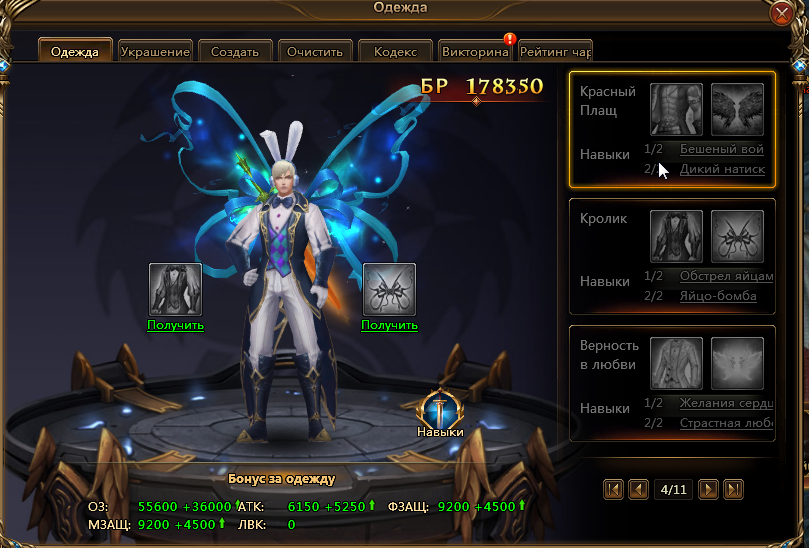
Task: Open the Кодекс tab
Action: coord(394,51)
